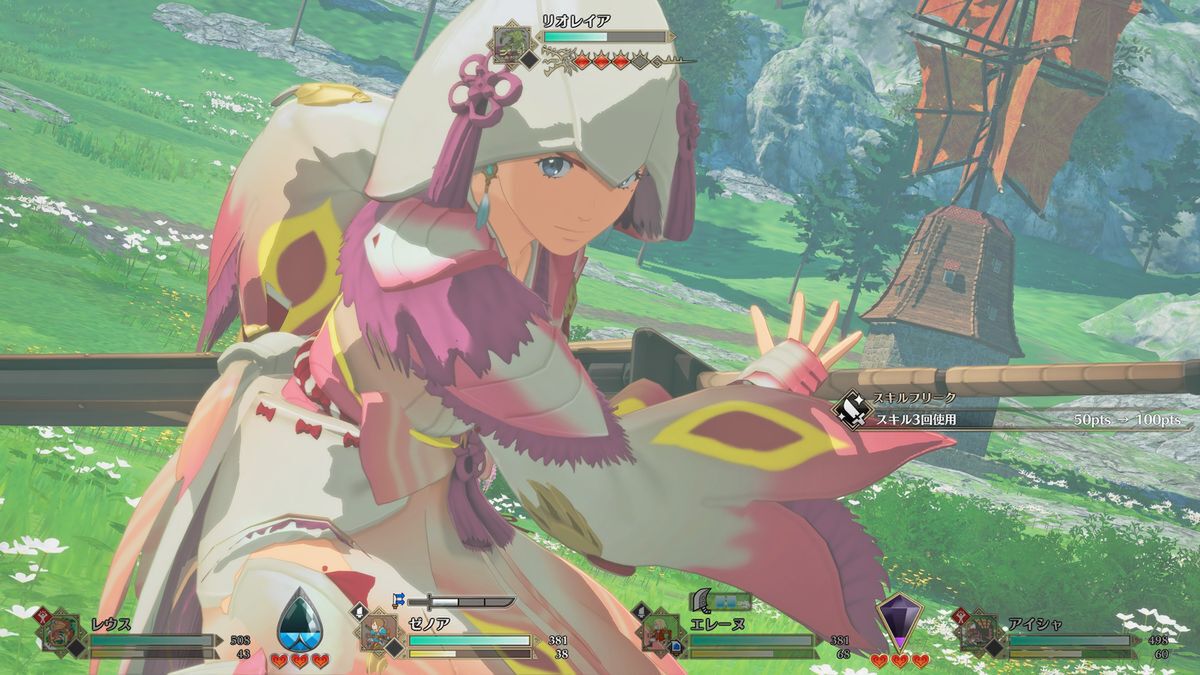
Task: Click the blue teardrop kinship gauge
Action: (x=299, y=620)
